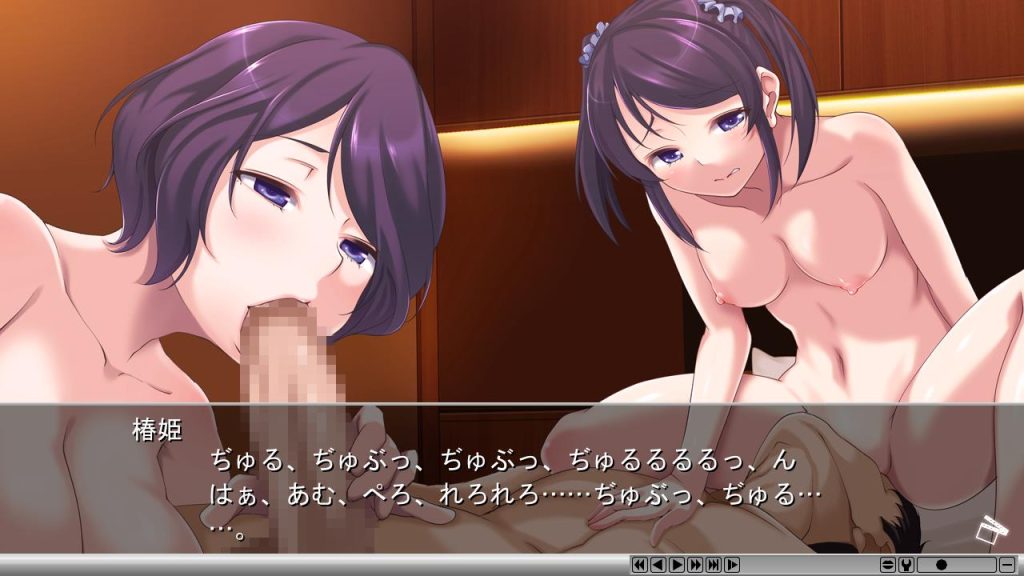The image size is (1024, 576).
Task: Hide the toolbar with the minus button
Action: click(x=1006, y=565)
